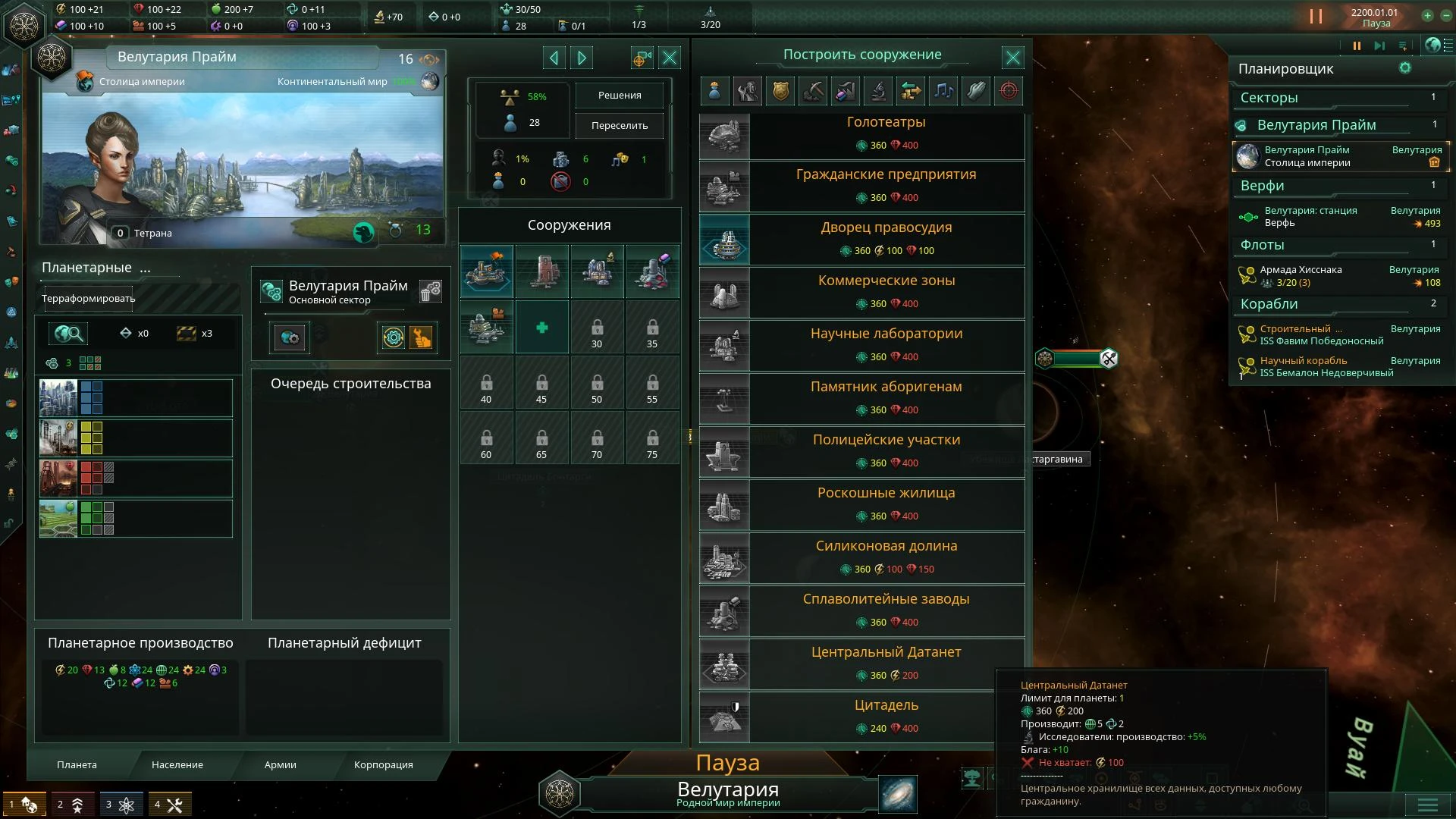Open the Армии tab

(x=281, y=765)
